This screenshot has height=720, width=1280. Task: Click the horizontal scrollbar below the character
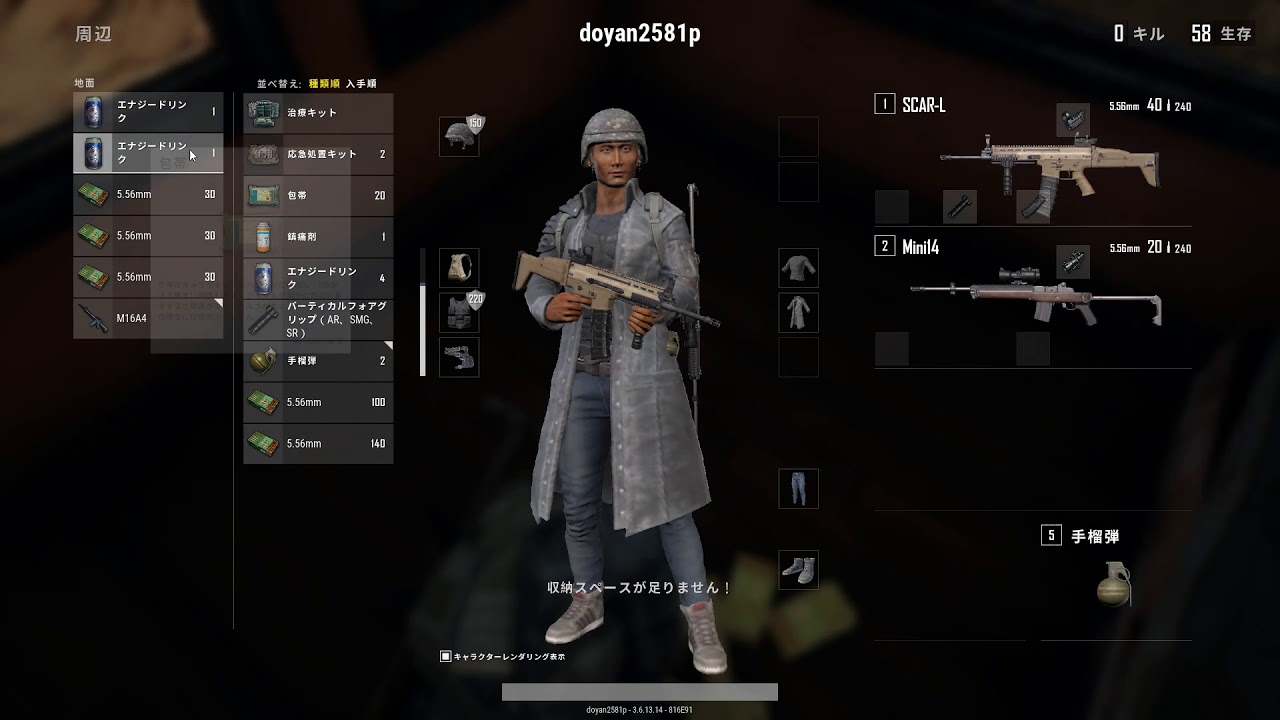[x=639, y=691]
